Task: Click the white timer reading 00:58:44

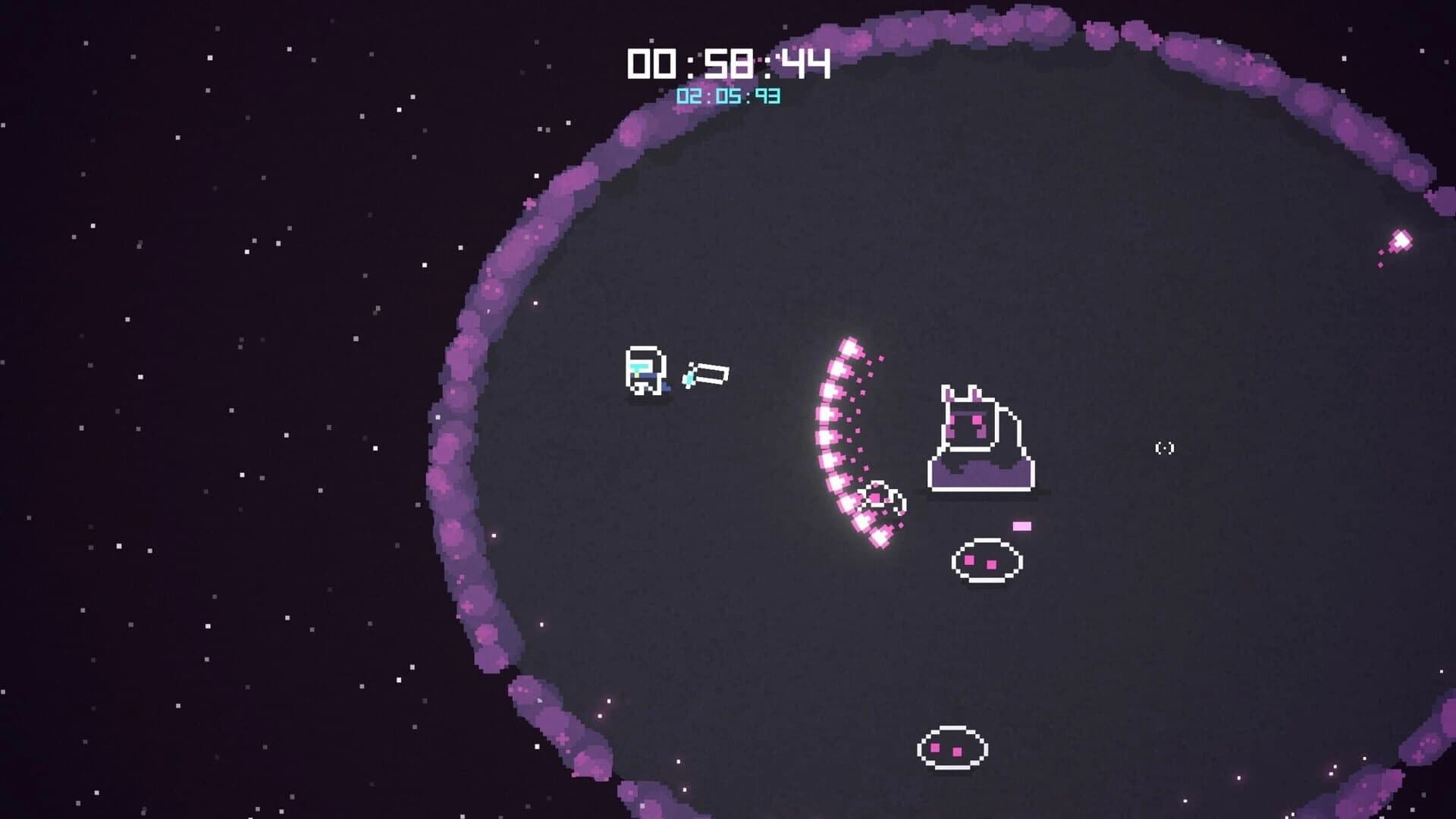Action: tap(728, 64)
